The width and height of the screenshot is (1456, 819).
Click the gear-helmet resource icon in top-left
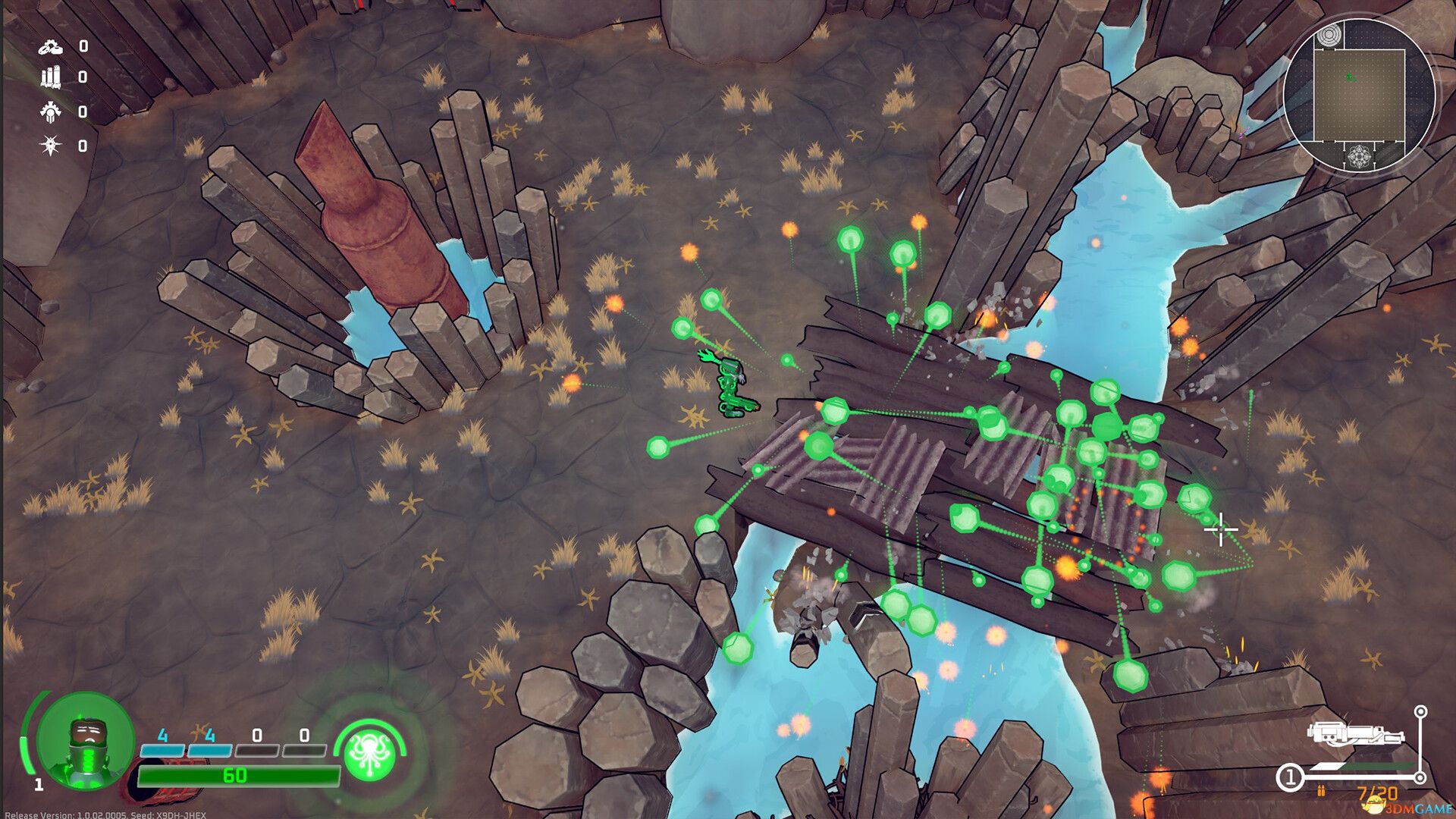click(50, 112)
